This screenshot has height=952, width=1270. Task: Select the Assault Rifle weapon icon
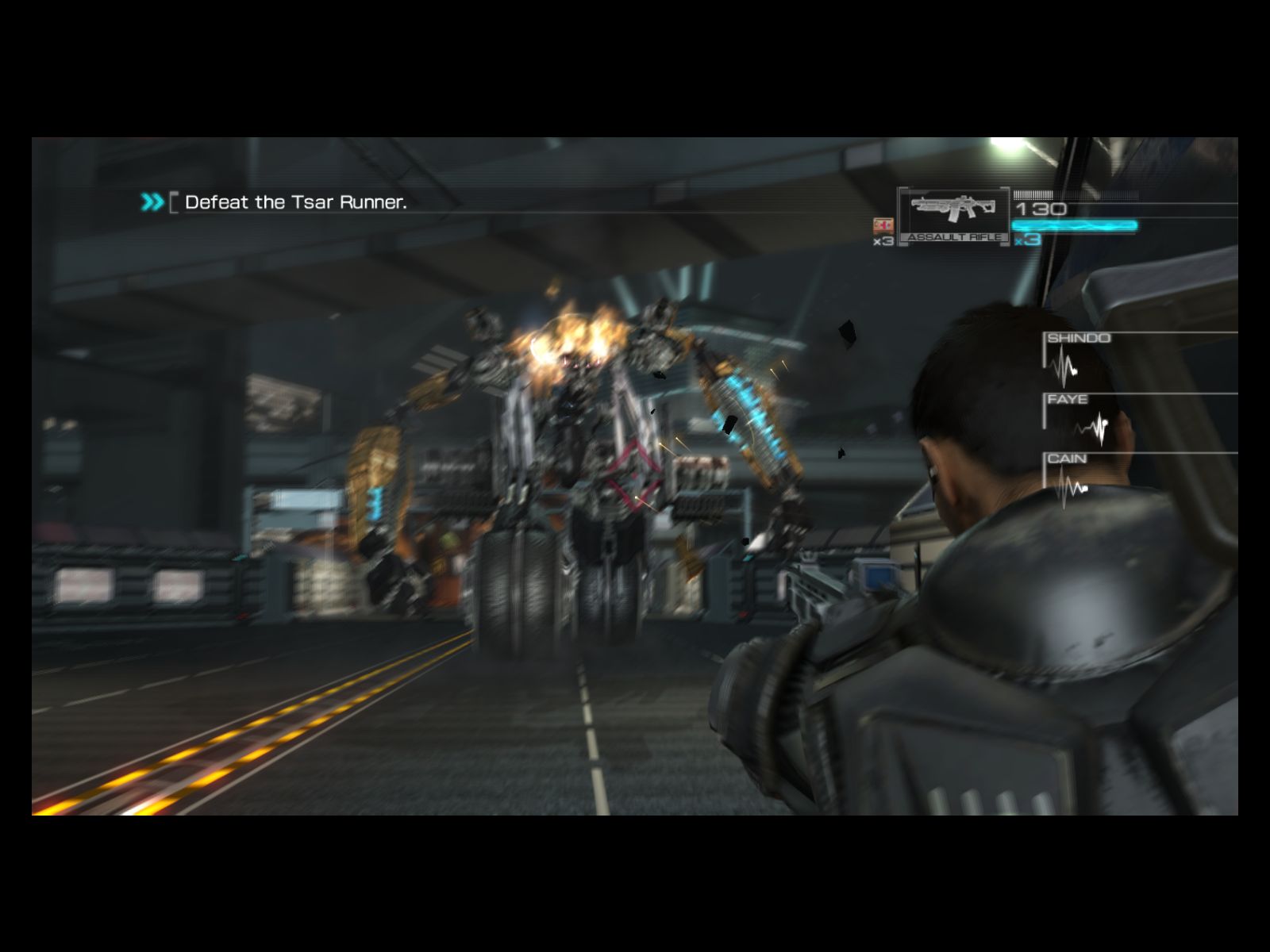pyautogui.click(x=953, y=213)
